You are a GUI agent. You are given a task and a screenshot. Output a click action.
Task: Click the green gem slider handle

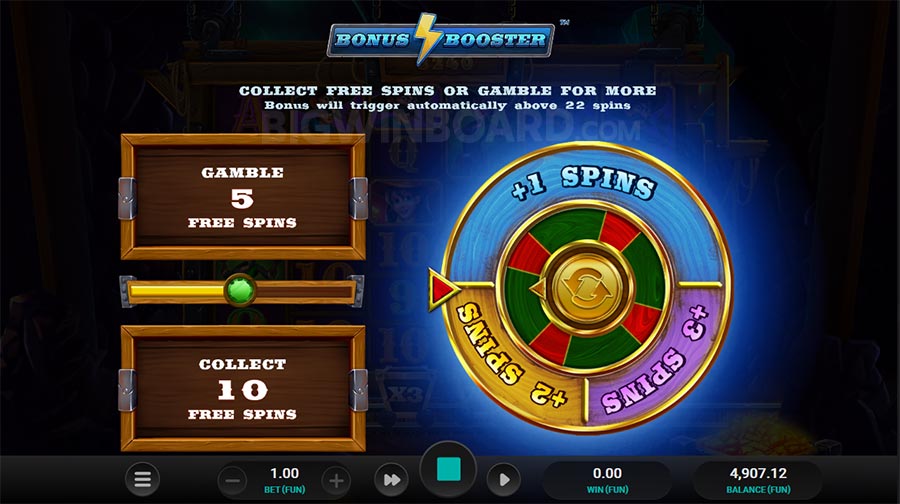(239, 291)
